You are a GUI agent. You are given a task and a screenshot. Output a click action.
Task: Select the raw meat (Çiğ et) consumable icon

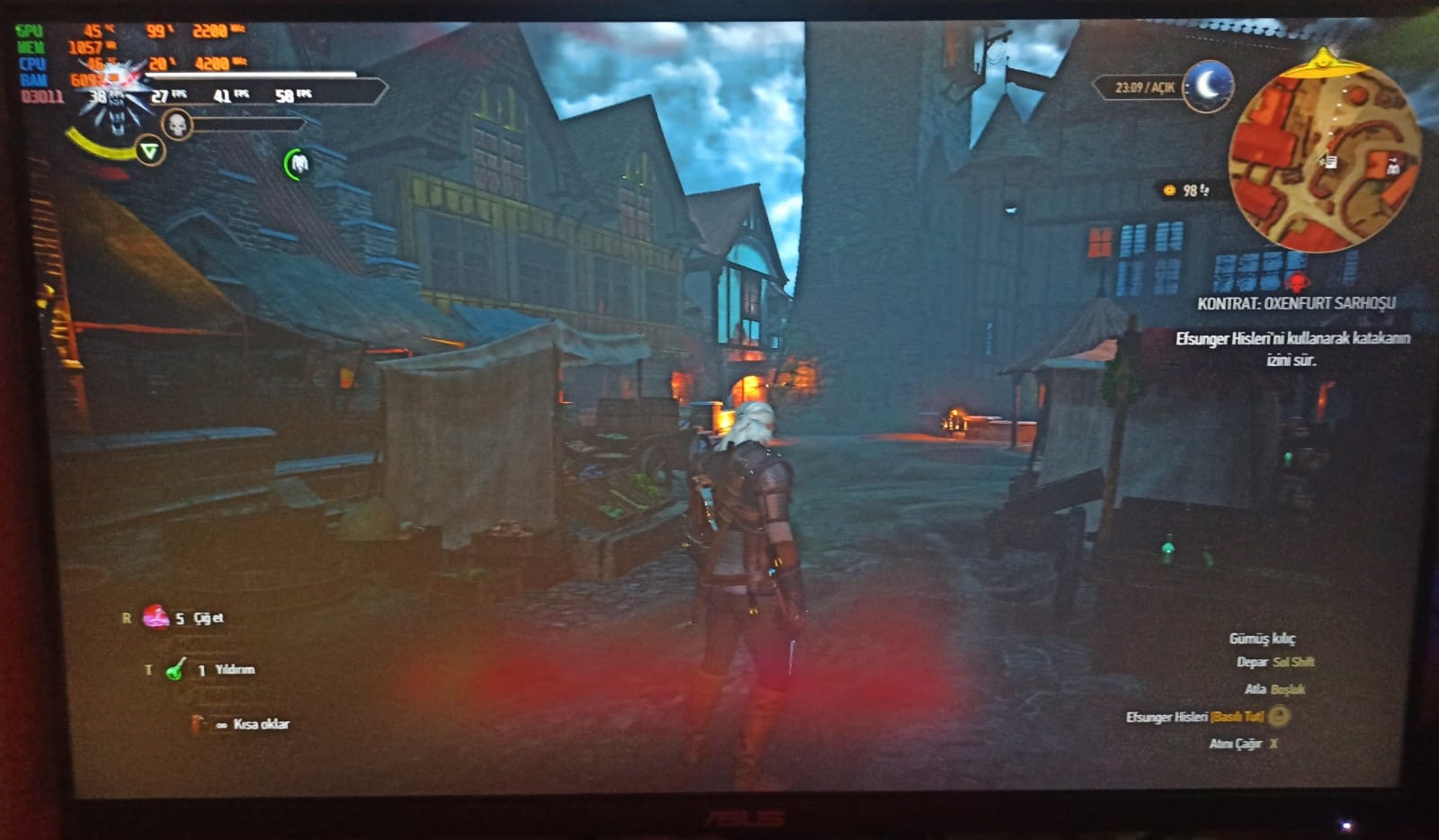pyautogui.click(x=157, y=618)
